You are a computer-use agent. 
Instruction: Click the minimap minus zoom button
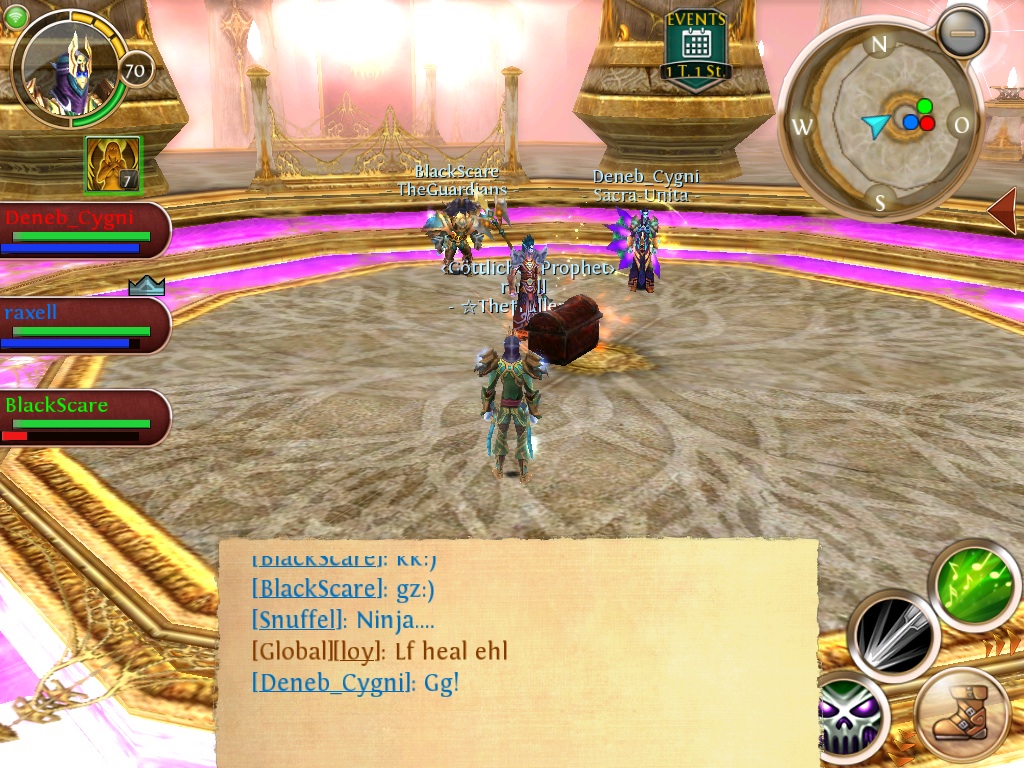[x=962, y=33]
